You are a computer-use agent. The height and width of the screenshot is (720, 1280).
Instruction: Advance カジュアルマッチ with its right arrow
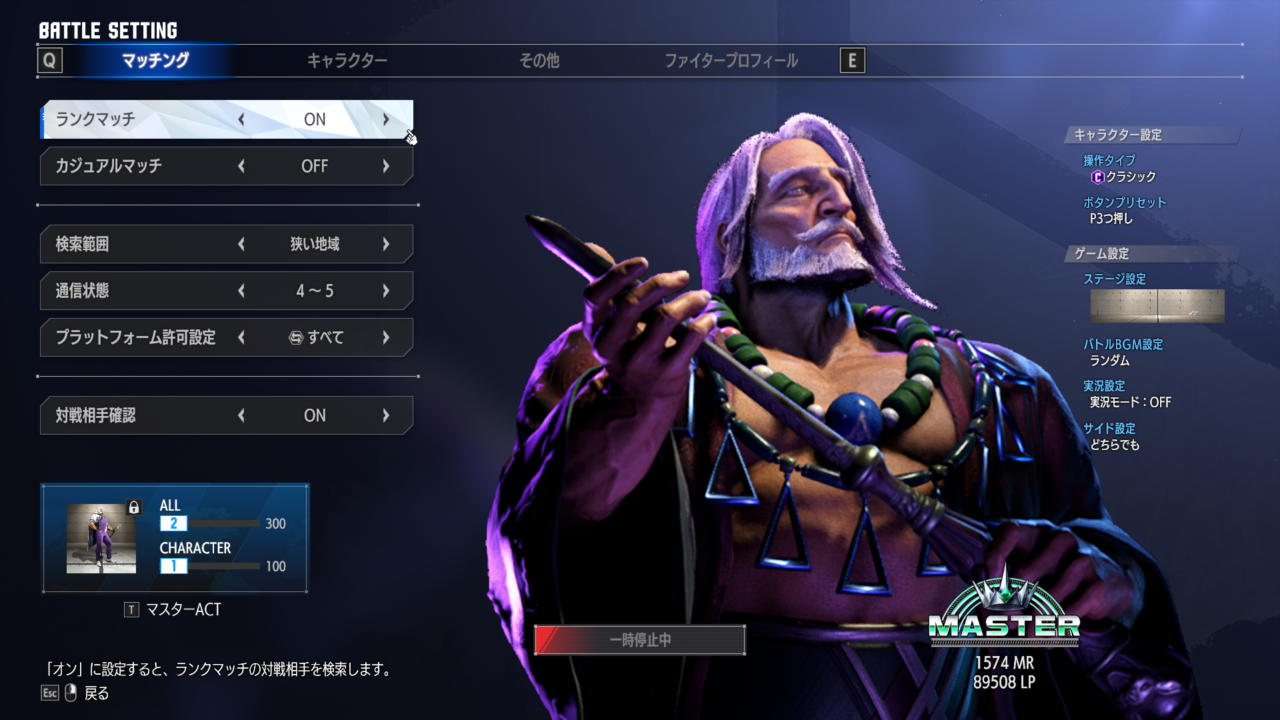pyautogui.click(x=386, y=166)
